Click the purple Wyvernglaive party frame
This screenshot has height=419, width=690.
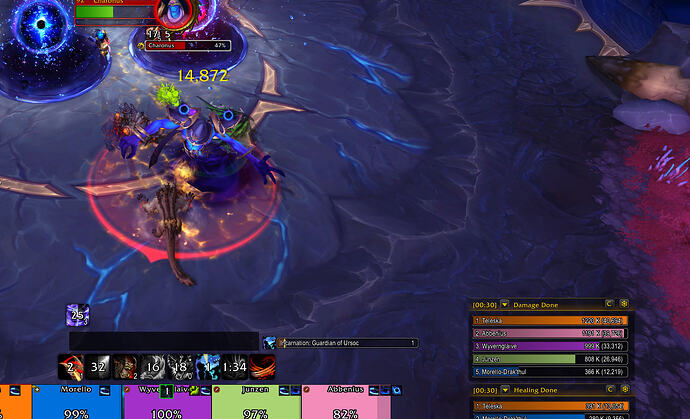click(x=166, y=402)
